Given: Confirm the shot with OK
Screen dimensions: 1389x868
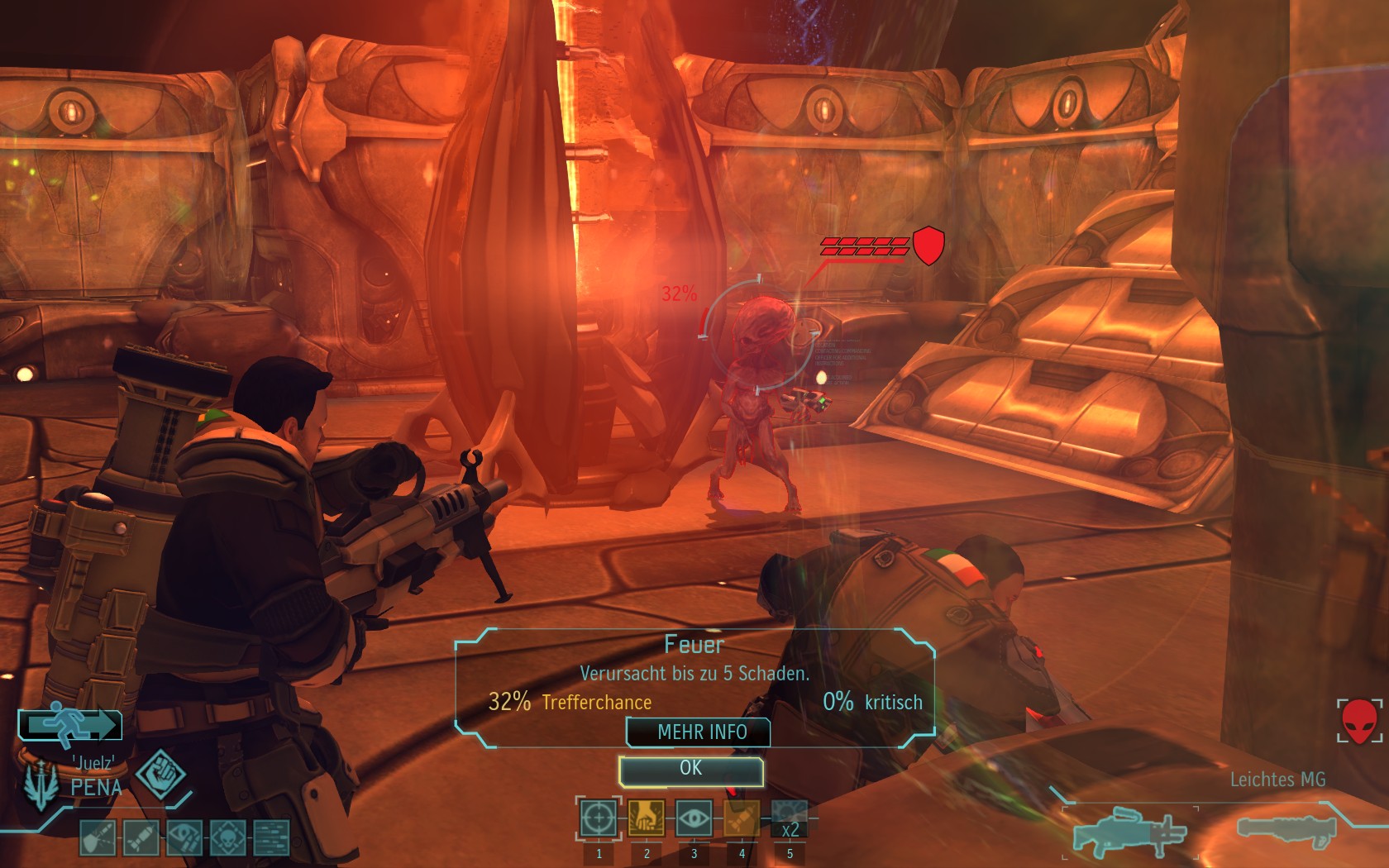Looking at the screenshot, I should (690, 770).
